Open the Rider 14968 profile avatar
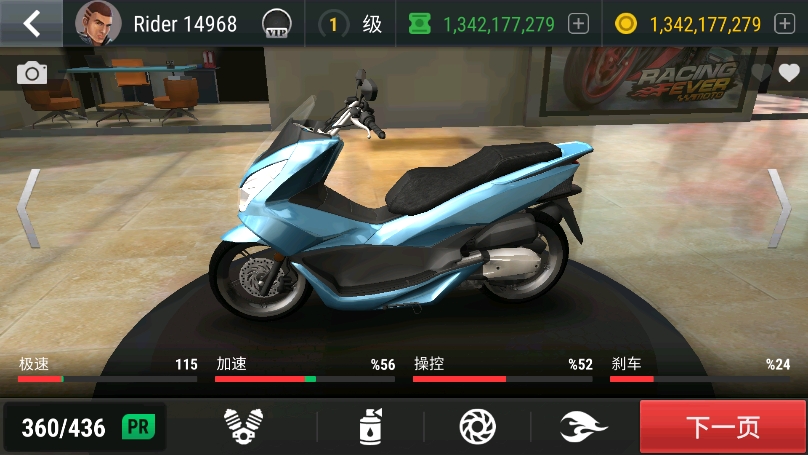 tap(98, 23)
